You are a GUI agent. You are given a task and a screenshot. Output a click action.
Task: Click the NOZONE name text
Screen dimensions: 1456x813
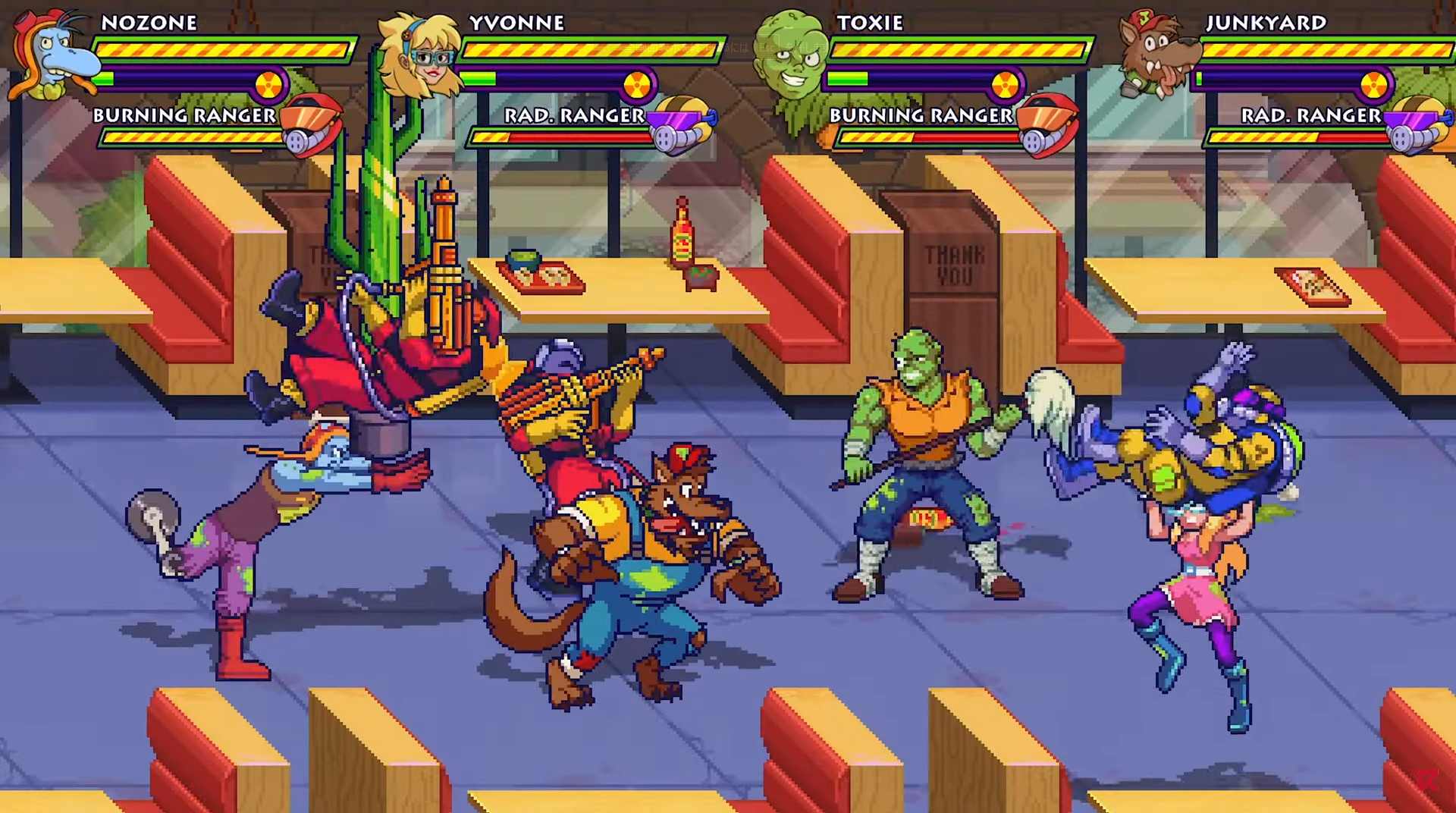[150, 23]
